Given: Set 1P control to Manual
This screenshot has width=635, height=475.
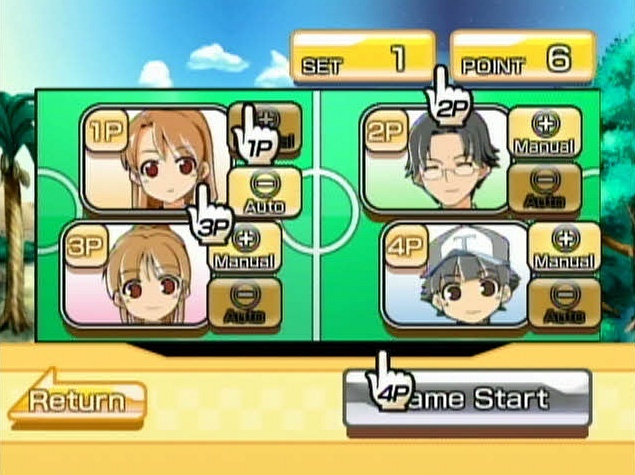Looking at the screenshot, I should [x=265, y=130].
